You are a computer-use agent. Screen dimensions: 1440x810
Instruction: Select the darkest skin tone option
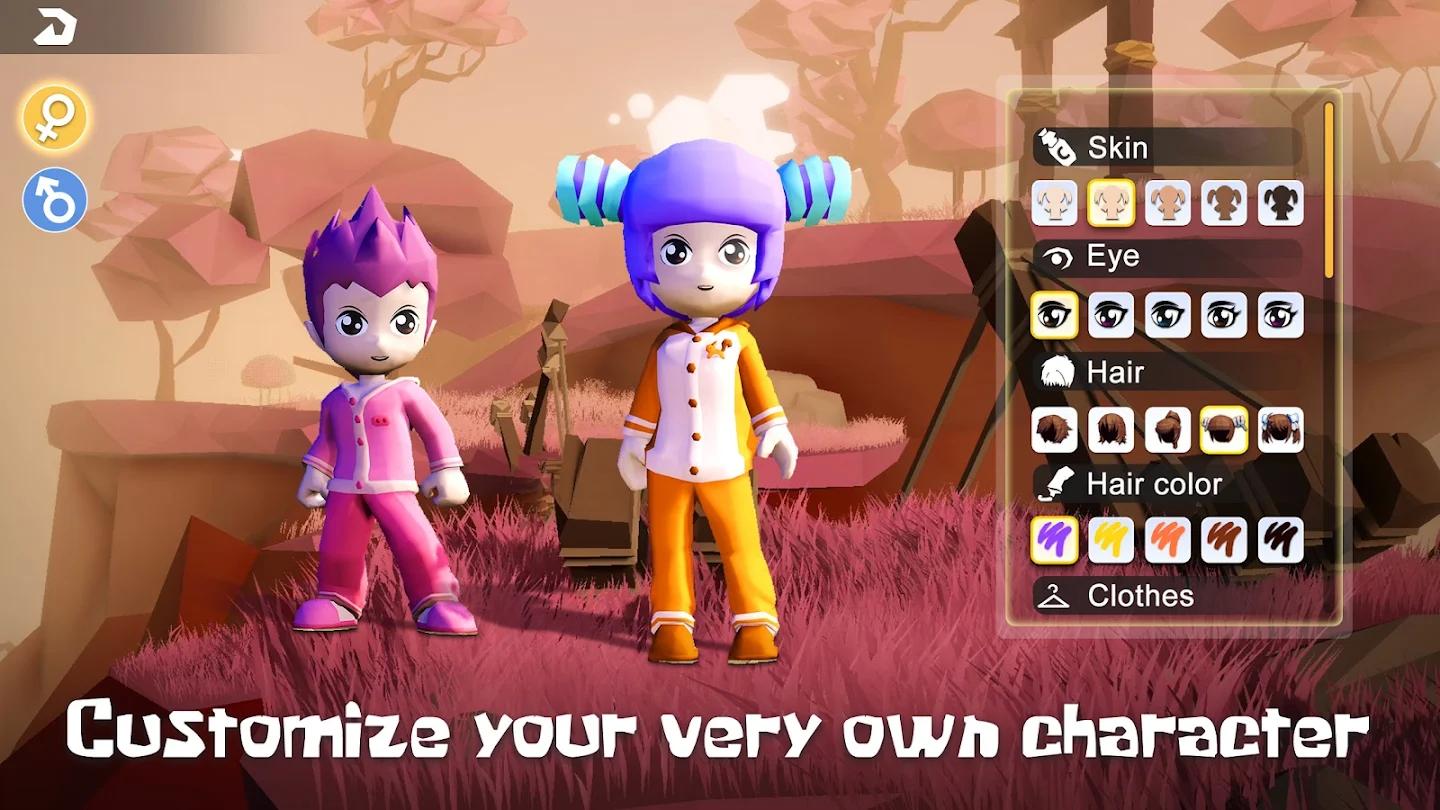pyautogui.click(x=1281, y=203)
